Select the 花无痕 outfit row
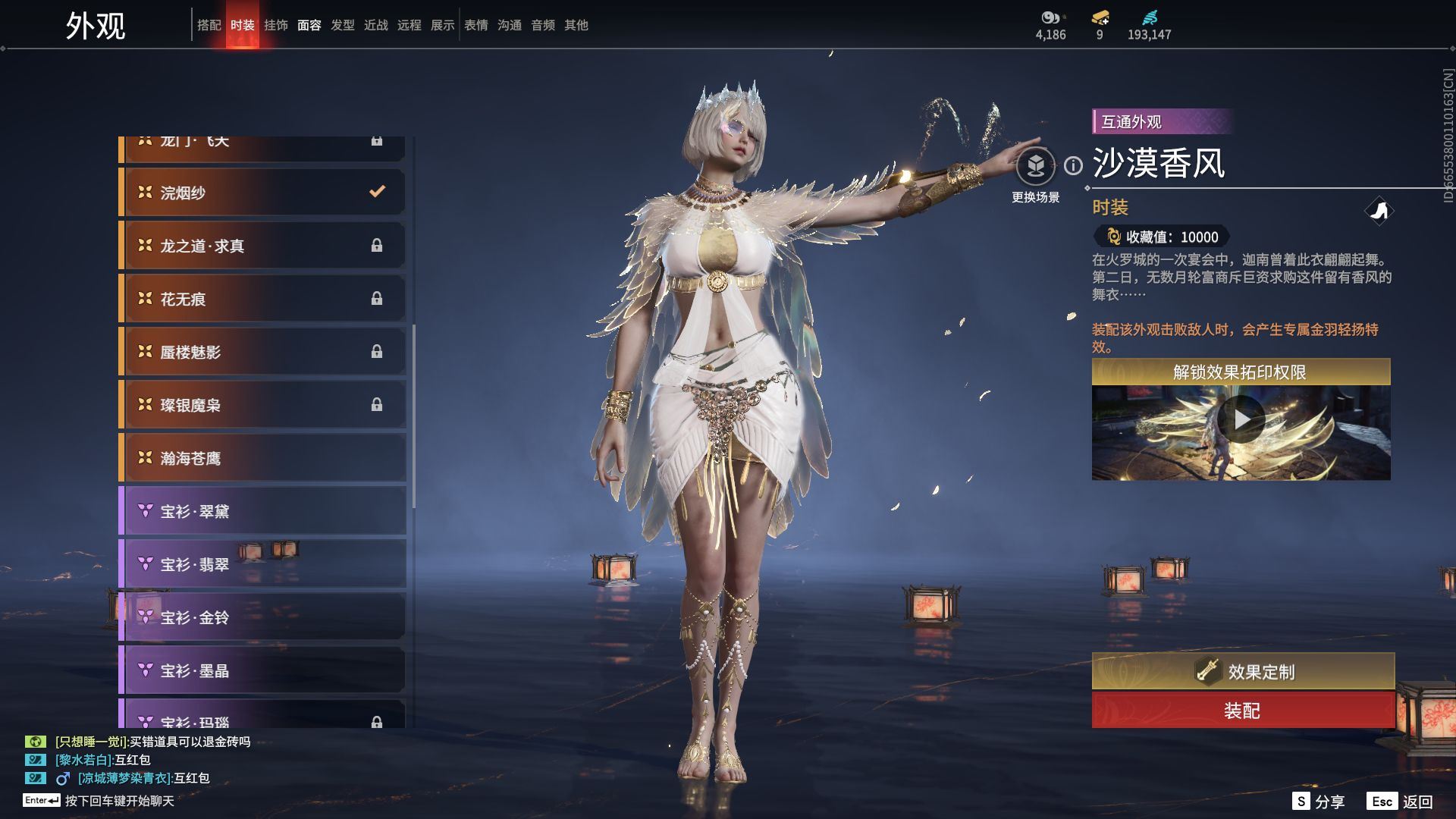The width and height of the screenshot is (1456, 819). point(262,299)
